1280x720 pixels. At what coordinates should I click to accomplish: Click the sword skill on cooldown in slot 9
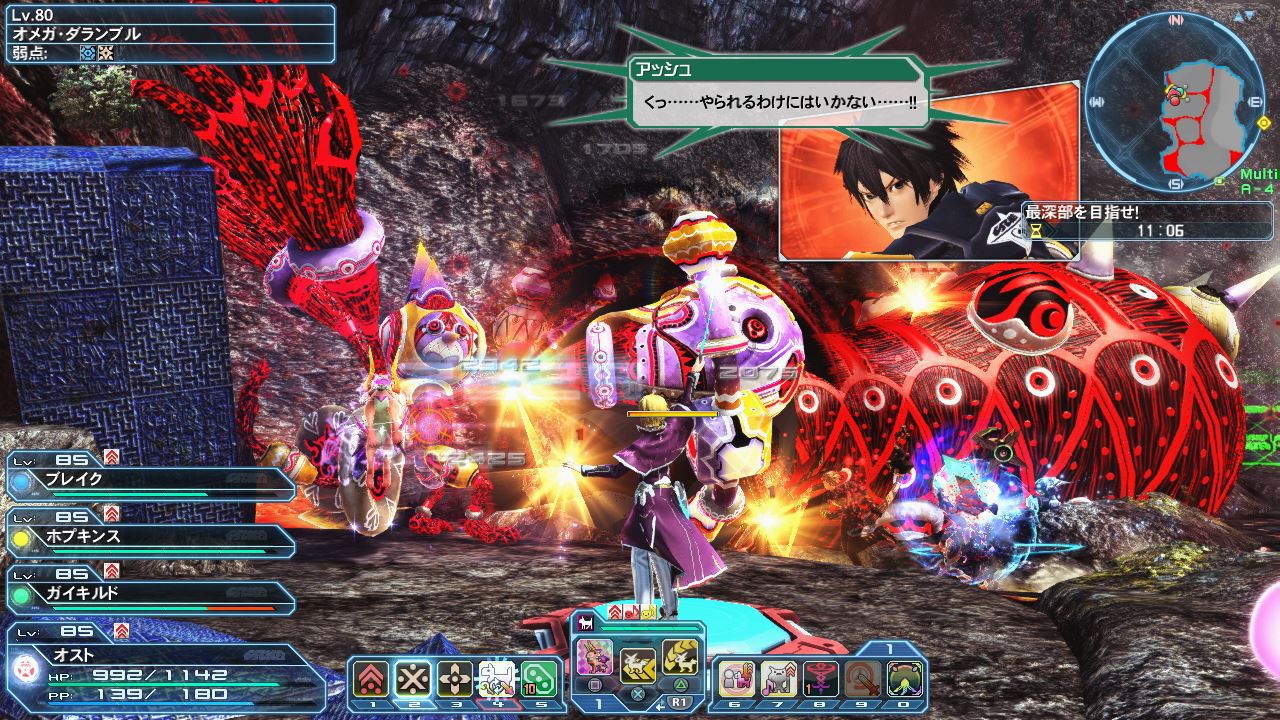(x=863, y=679)
